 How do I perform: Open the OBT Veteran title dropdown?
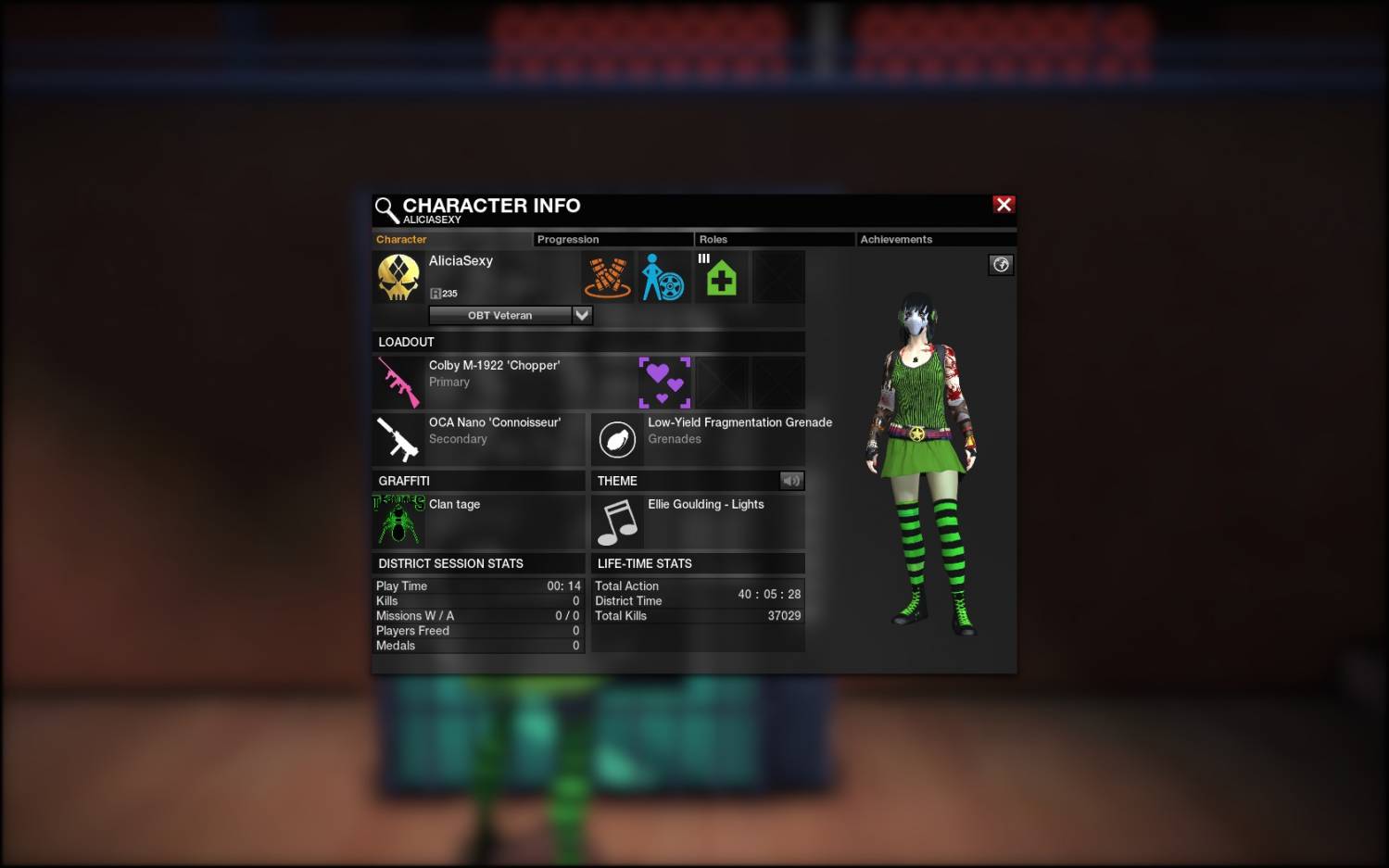pyautogui.click(x=582, y=315)
